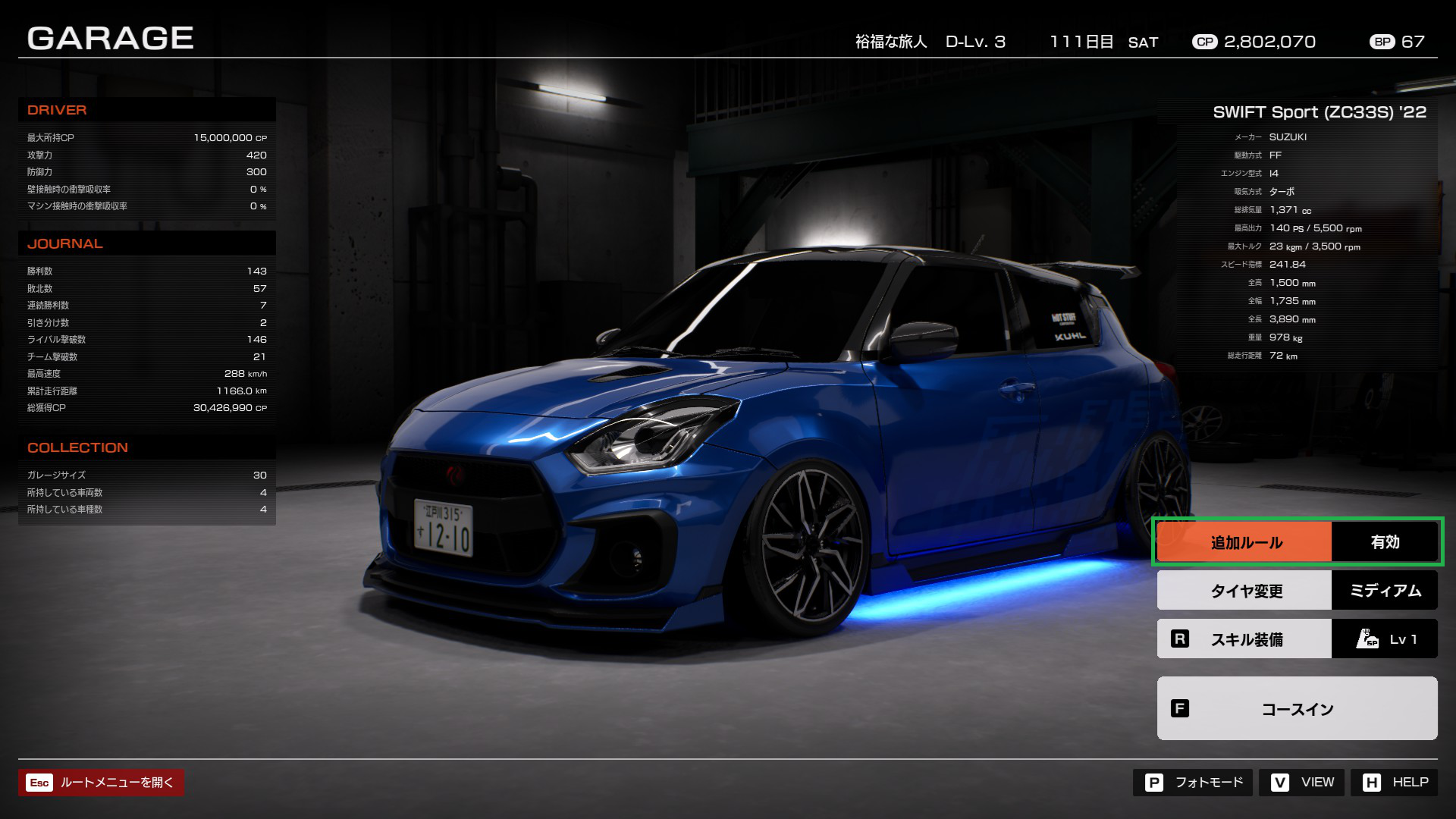Click the GARAGE header title
Image resolution: width=1456 pixels, height=819 pixels.
pyautogui.click(x=111, y=37)
